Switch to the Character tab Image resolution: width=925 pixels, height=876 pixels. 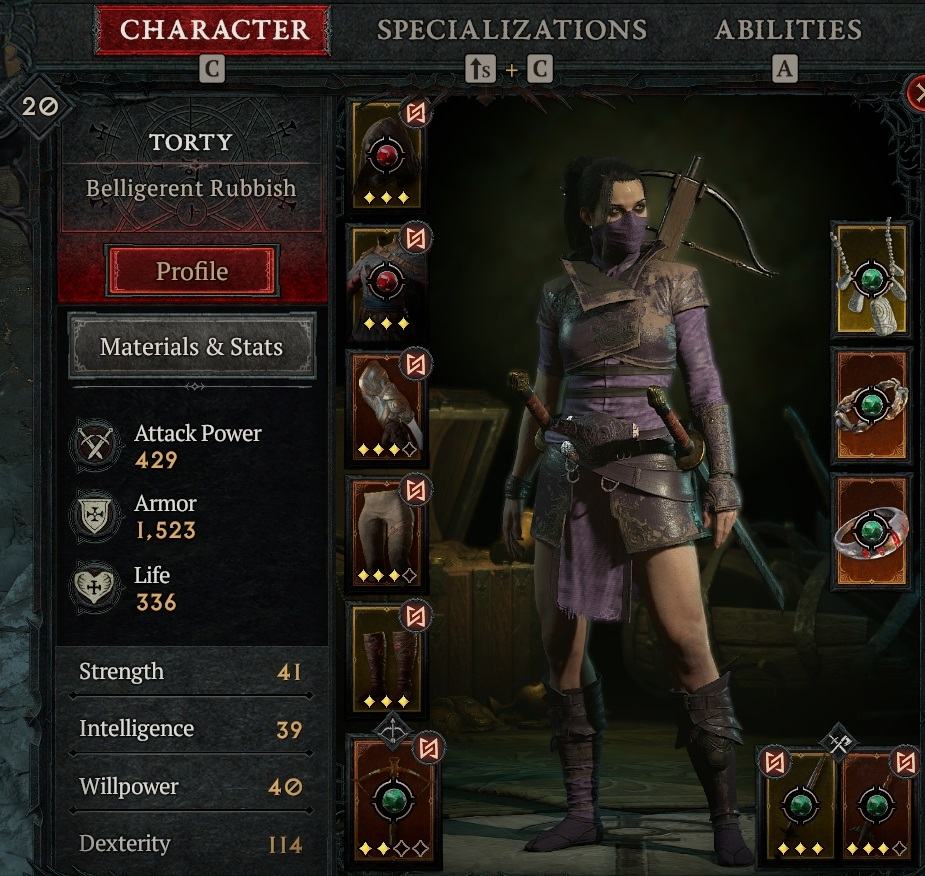pyautogui.click(x=212, y=30)
